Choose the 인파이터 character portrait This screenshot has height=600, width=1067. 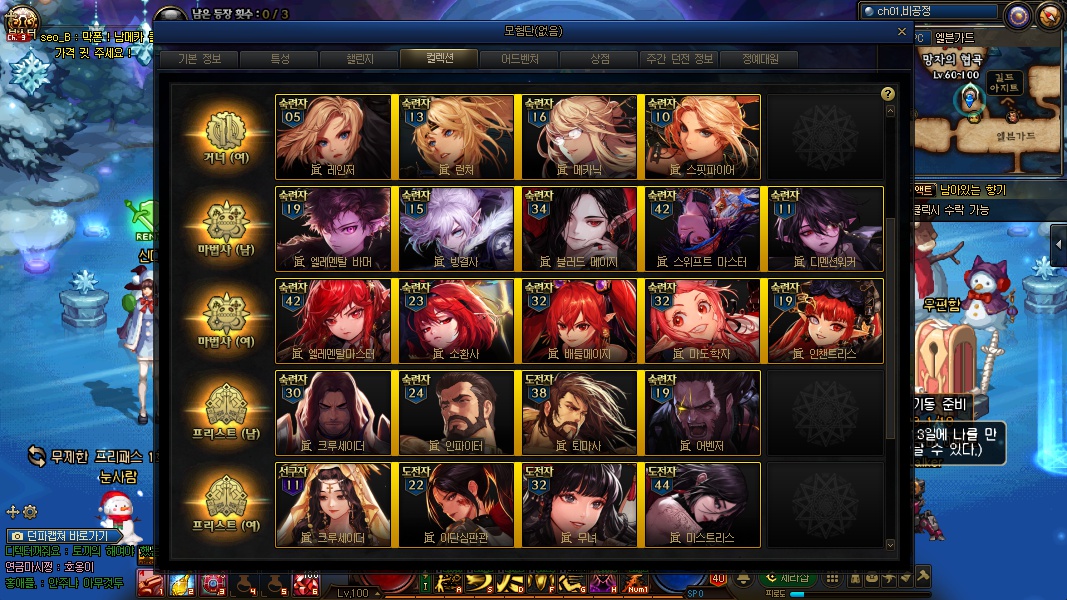[457, 412]
